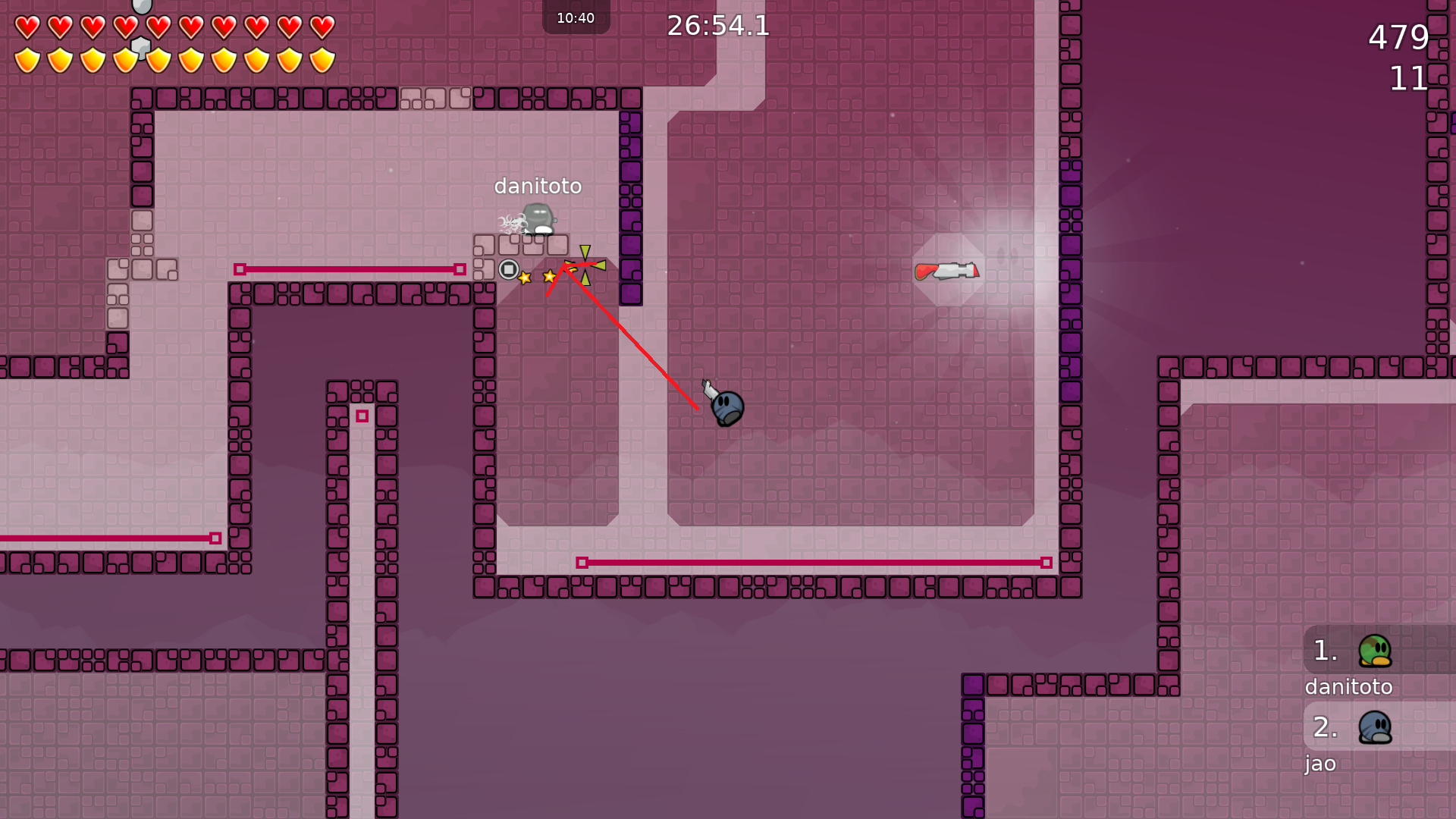Select the bullet pickup beside the stars
Image resolution: width=1456 pixels, height=819 pixels.
tap(507, 268)
